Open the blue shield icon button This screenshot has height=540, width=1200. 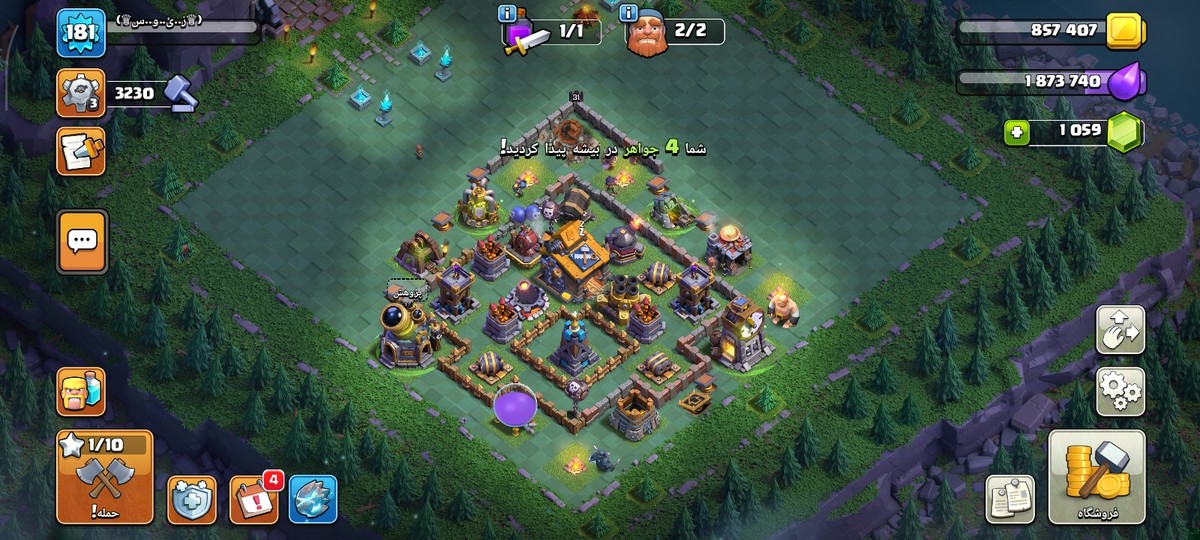(191, 499)
